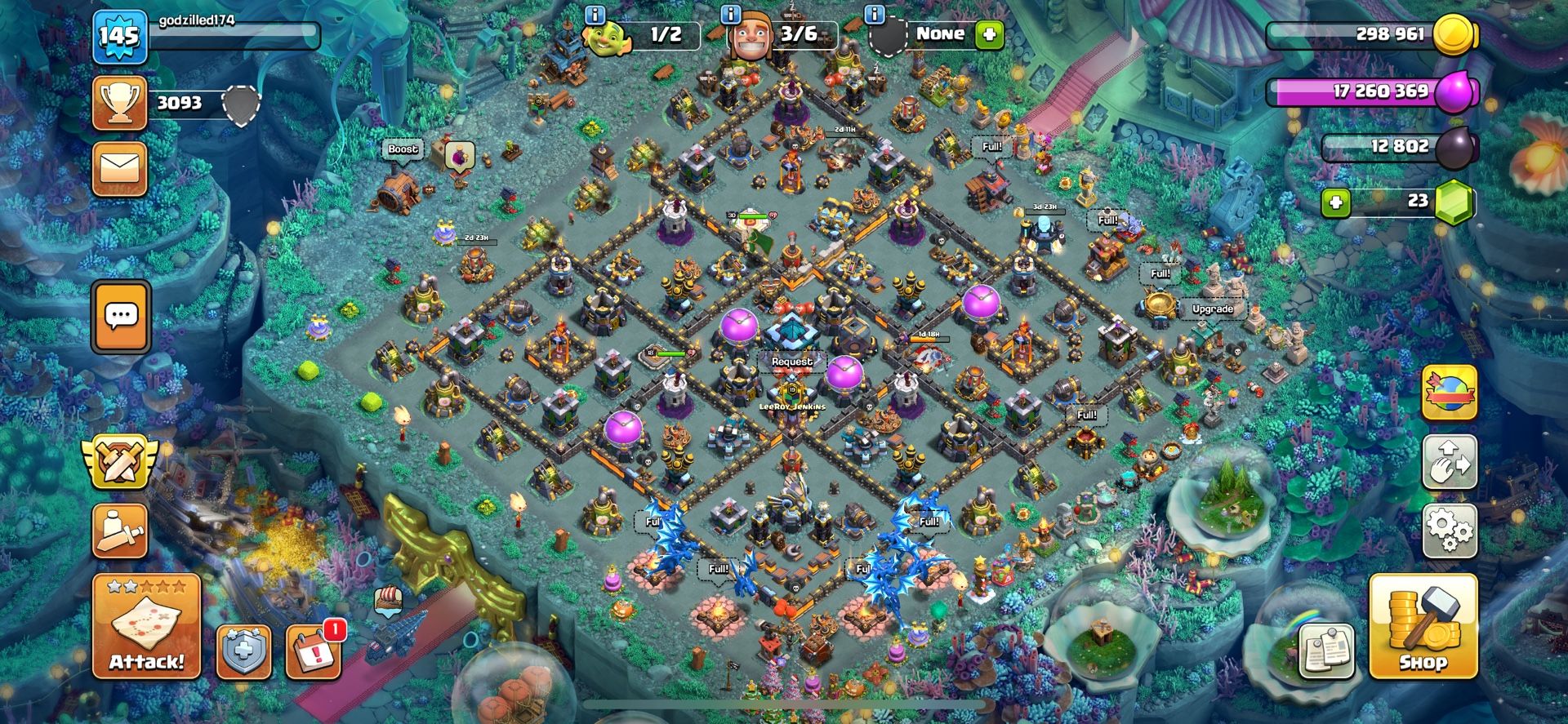Tap the Attack! map button
1568x724 pixels.
click(146, 627)
